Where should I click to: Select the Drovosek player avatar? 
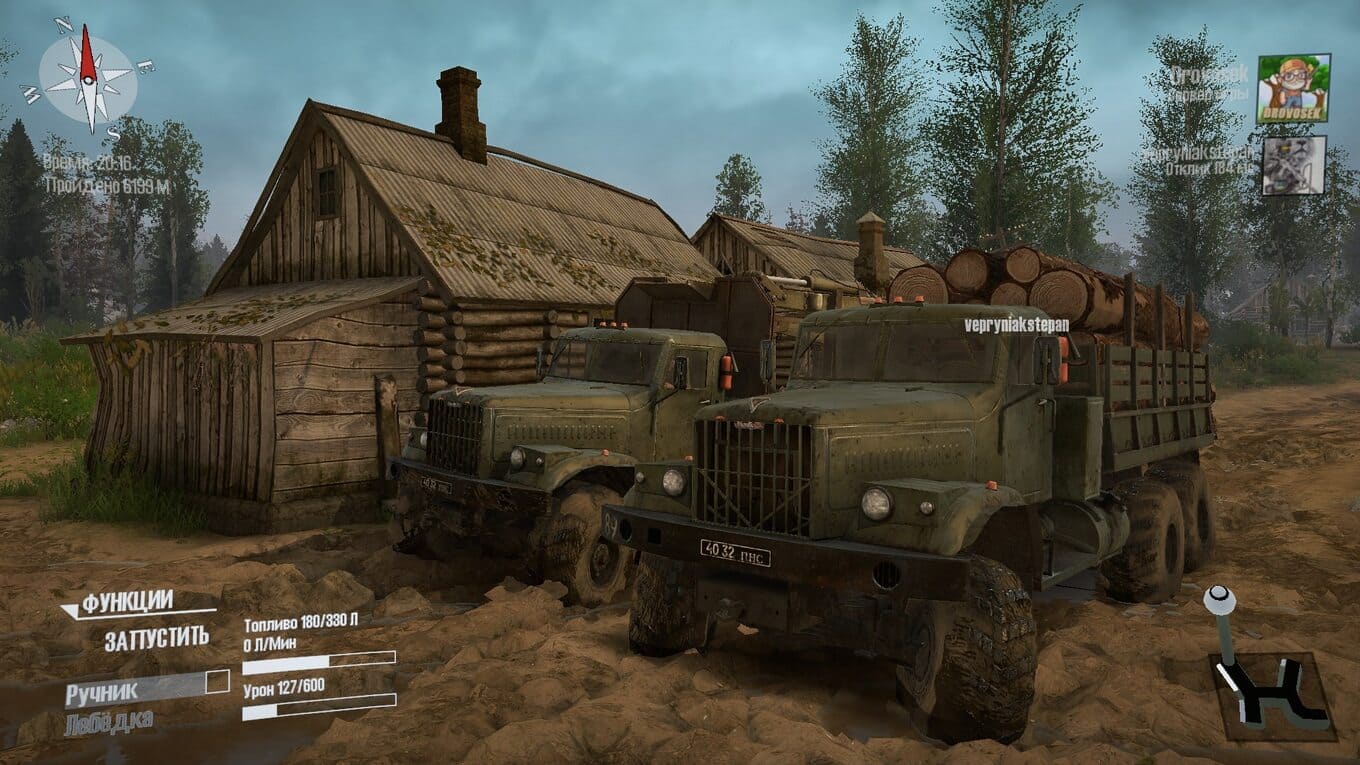[1293, 88]
